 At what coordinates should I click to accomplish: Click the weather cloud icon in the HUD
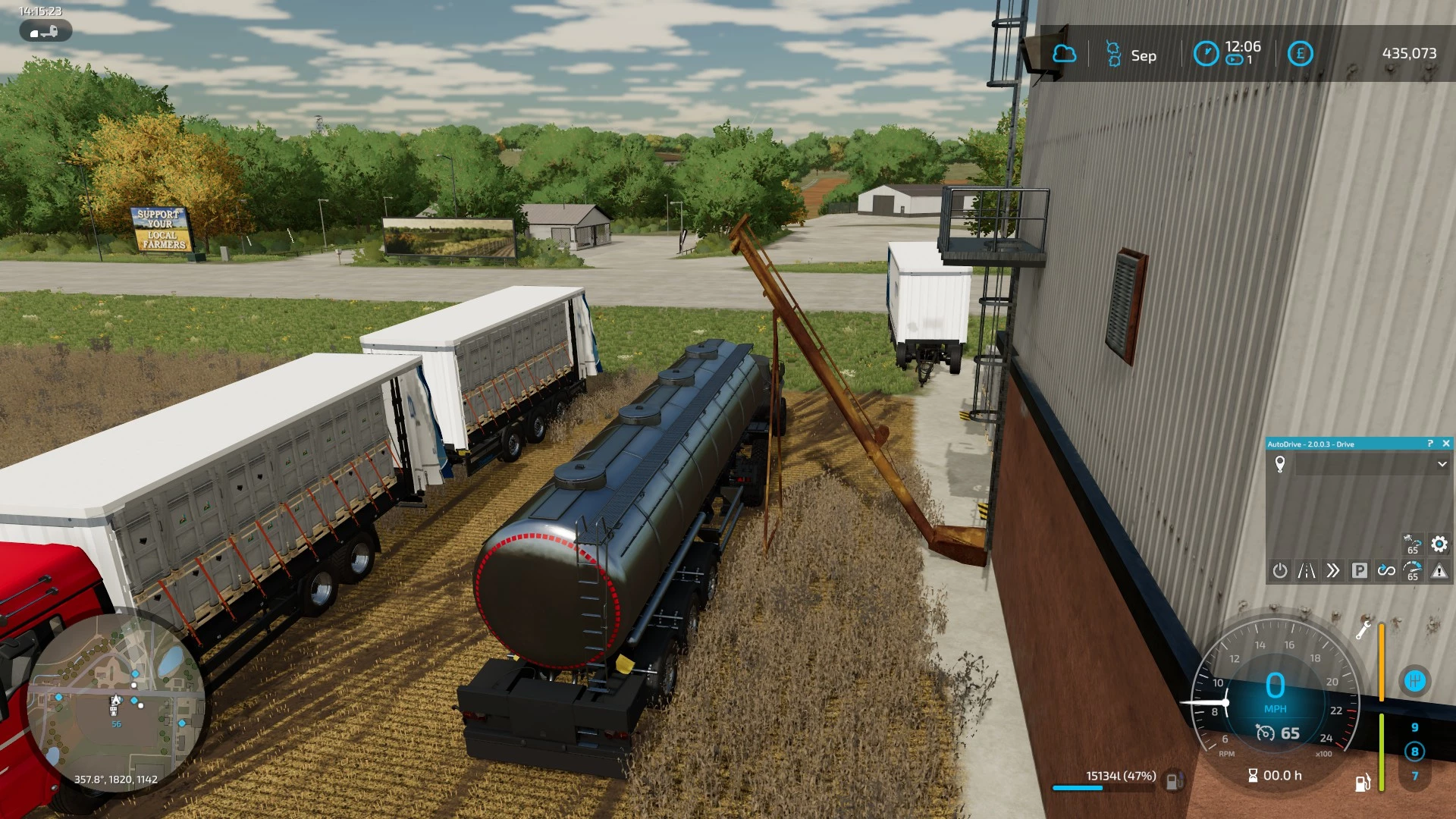(x=1065, y=54)
